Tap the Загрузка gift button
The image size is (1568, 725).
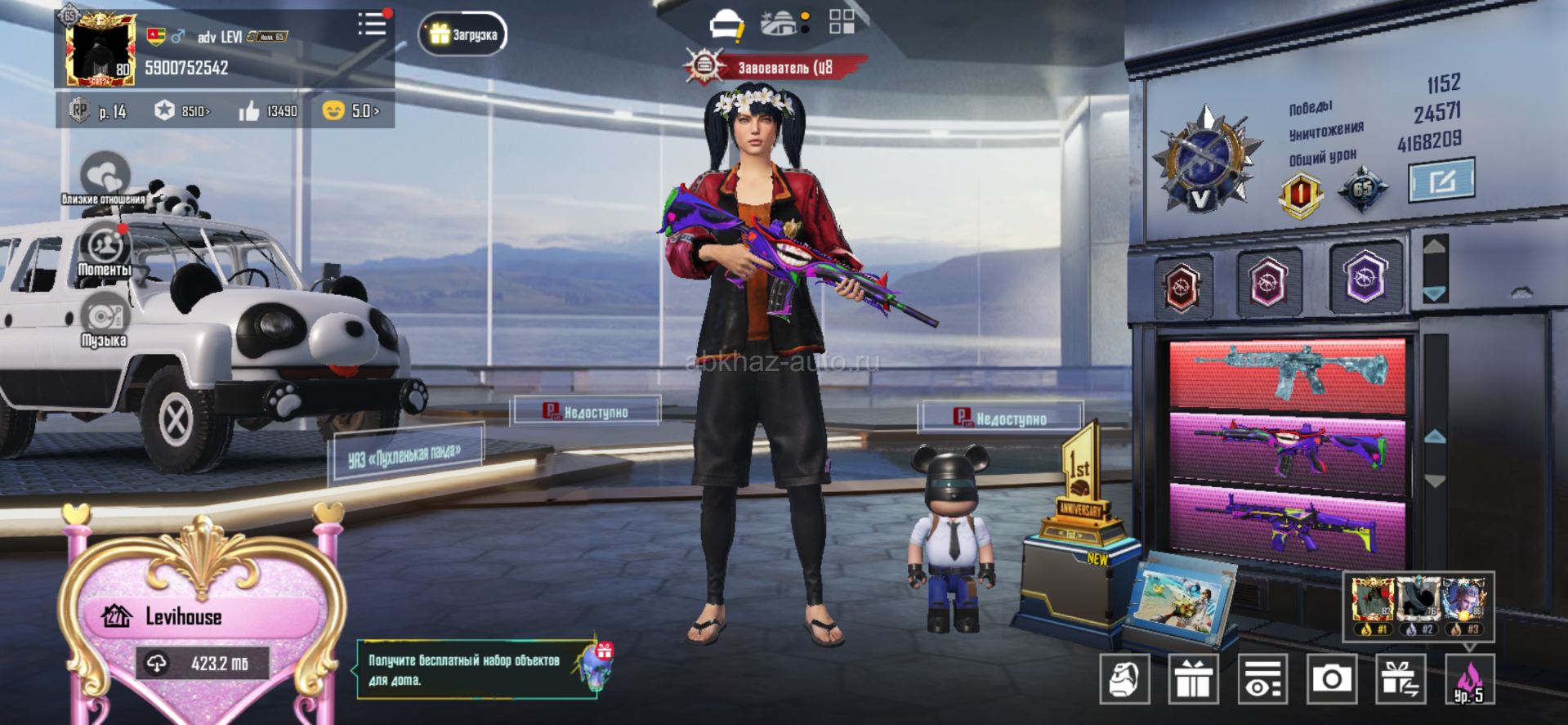[463, 34]
